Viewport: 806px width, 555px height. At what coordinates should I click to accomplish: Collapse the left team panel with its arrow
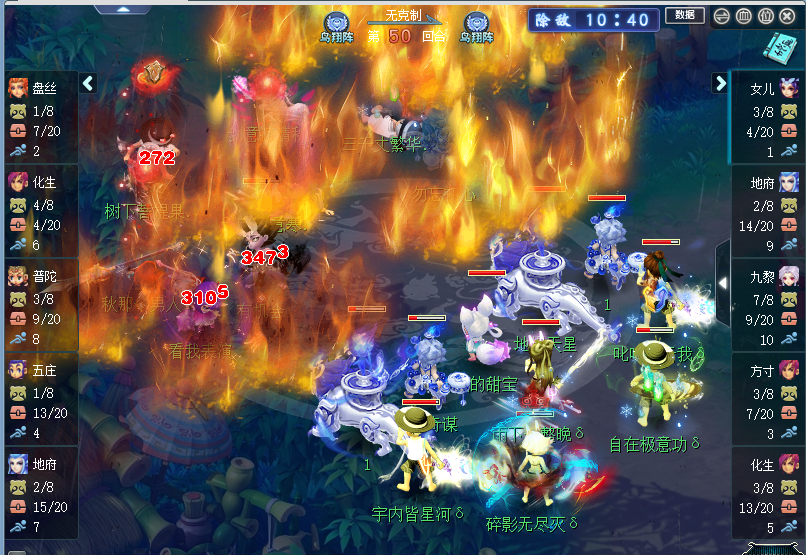pyautogui.click(x=88, y=83)
